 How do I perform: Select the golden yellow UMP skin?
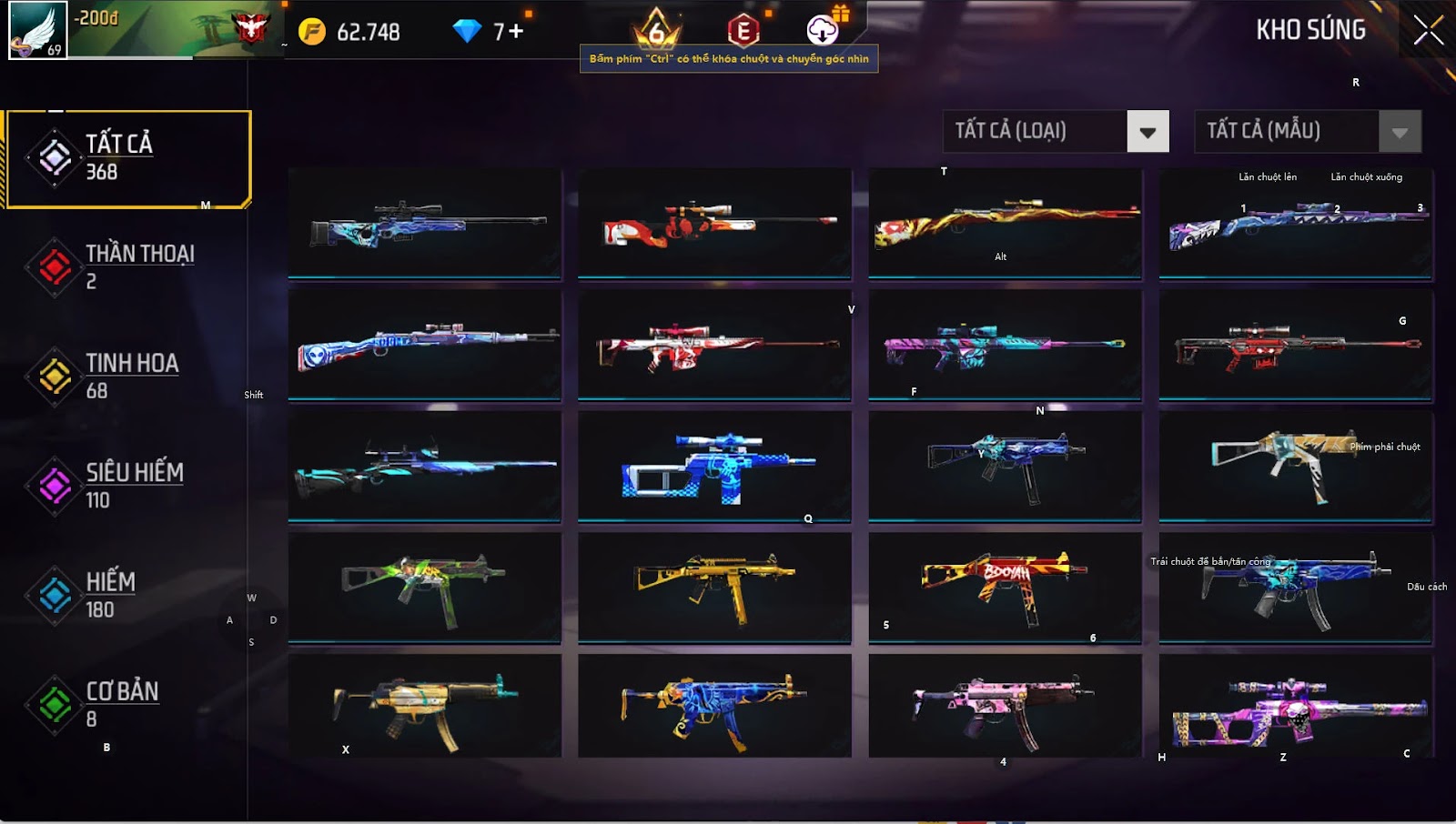(x=714, y=588)
